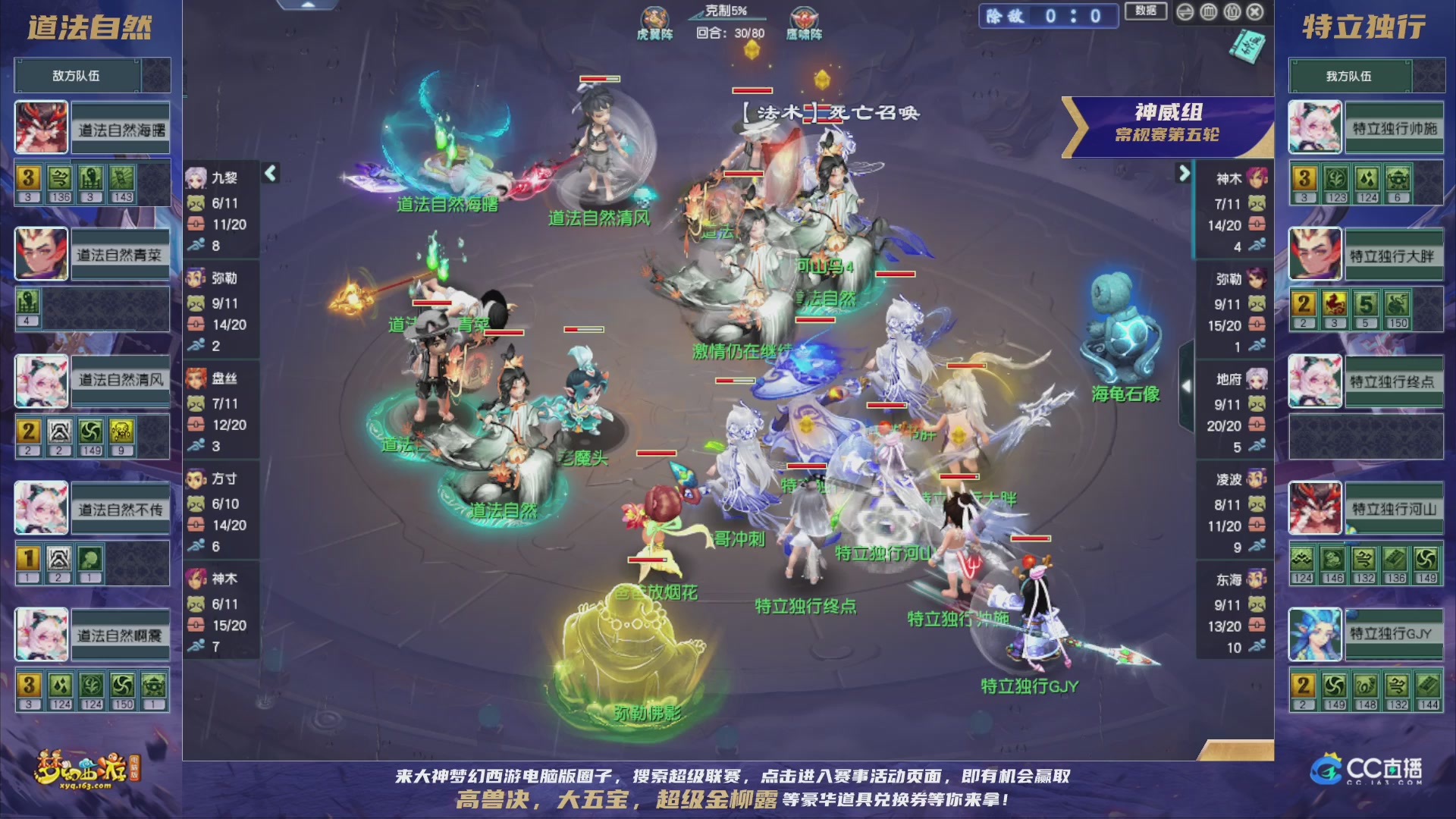
Task: Select the 特立独行GJY portrait thumbnail
Action: pos(1314,635)
